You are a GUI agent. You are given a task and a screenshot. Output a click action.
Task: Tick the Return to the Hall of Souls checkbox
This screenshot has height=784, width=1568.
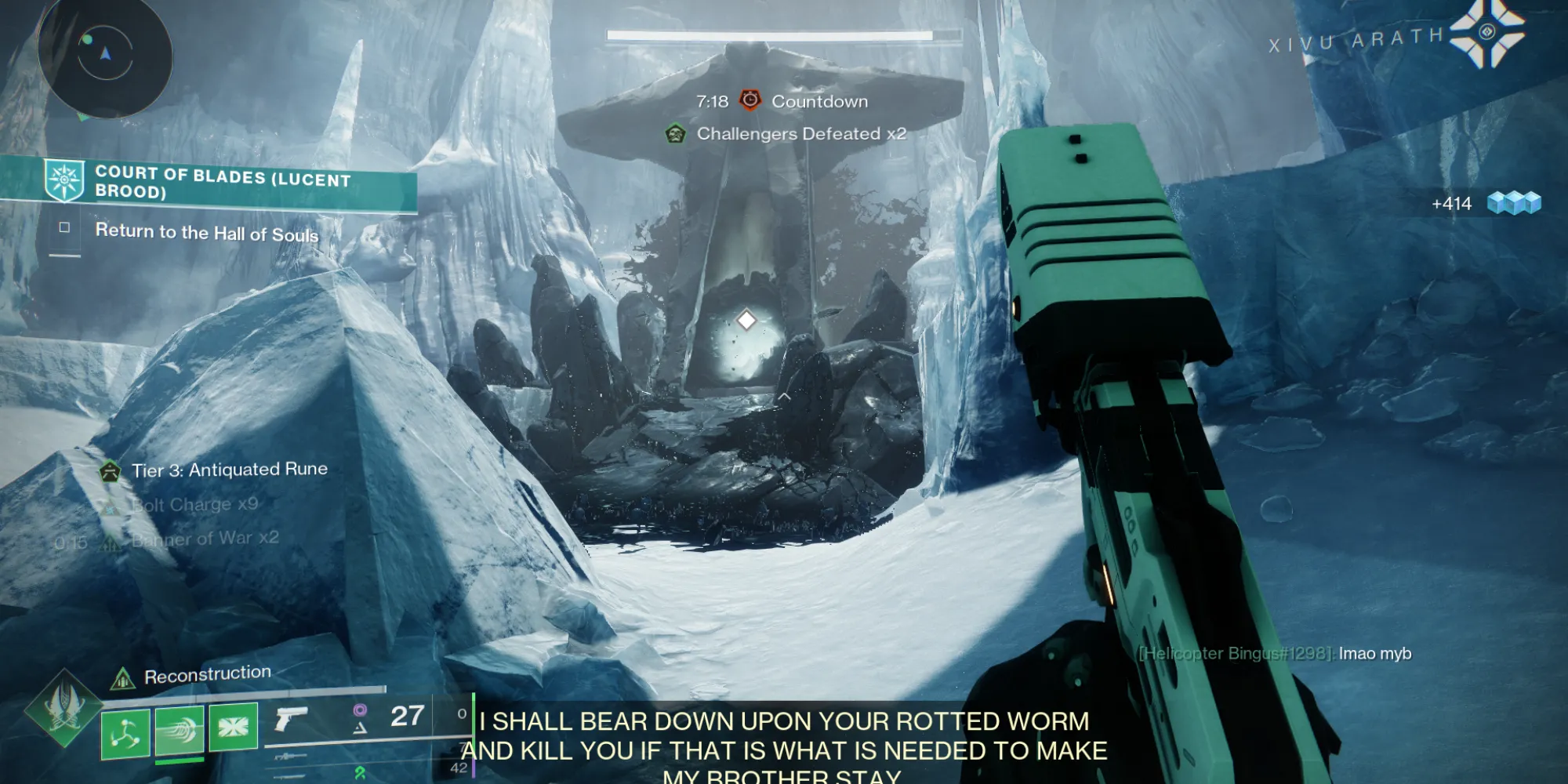coord(64,227)
